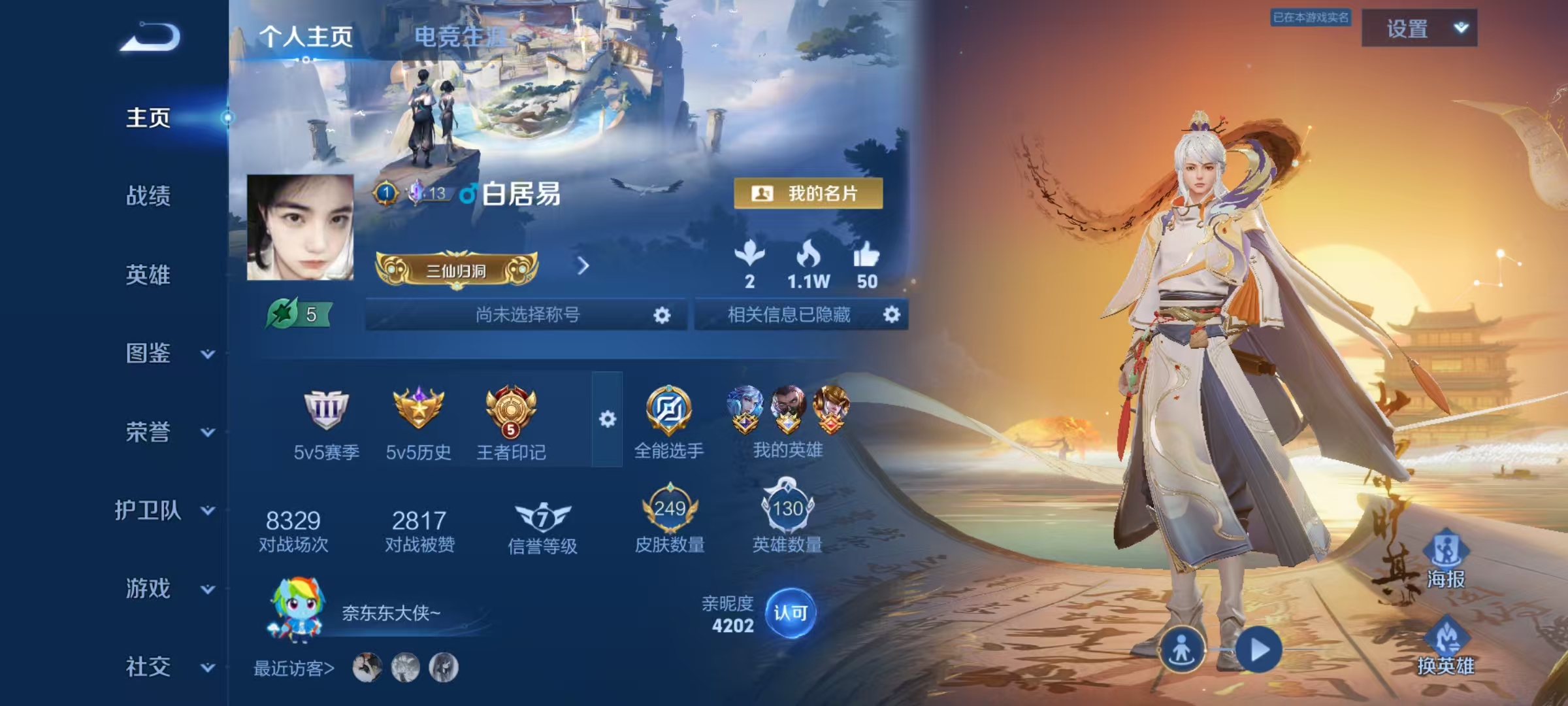This screenshot has width=1568, height=706.
Task: Open the 战绩 menu entry
Action: [148, 195]
